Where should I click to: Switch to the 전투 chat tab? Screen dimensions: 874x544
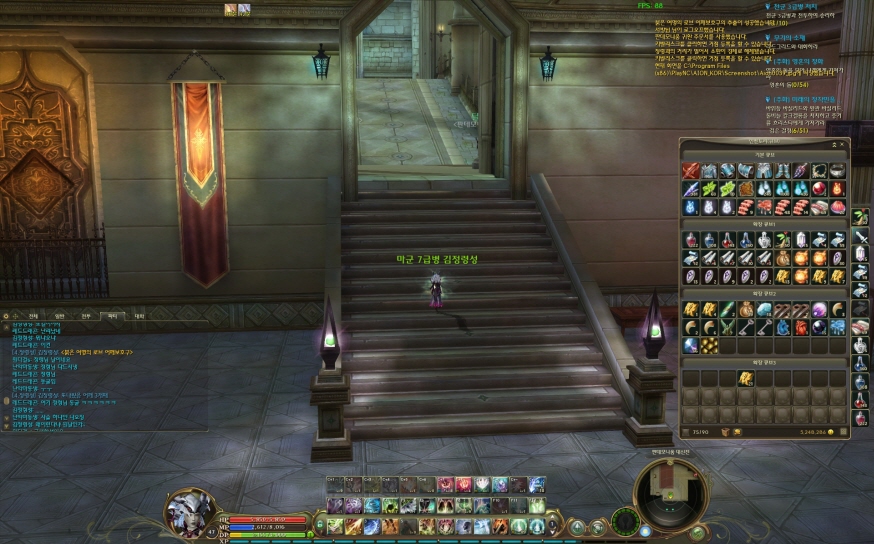point(86,315)
